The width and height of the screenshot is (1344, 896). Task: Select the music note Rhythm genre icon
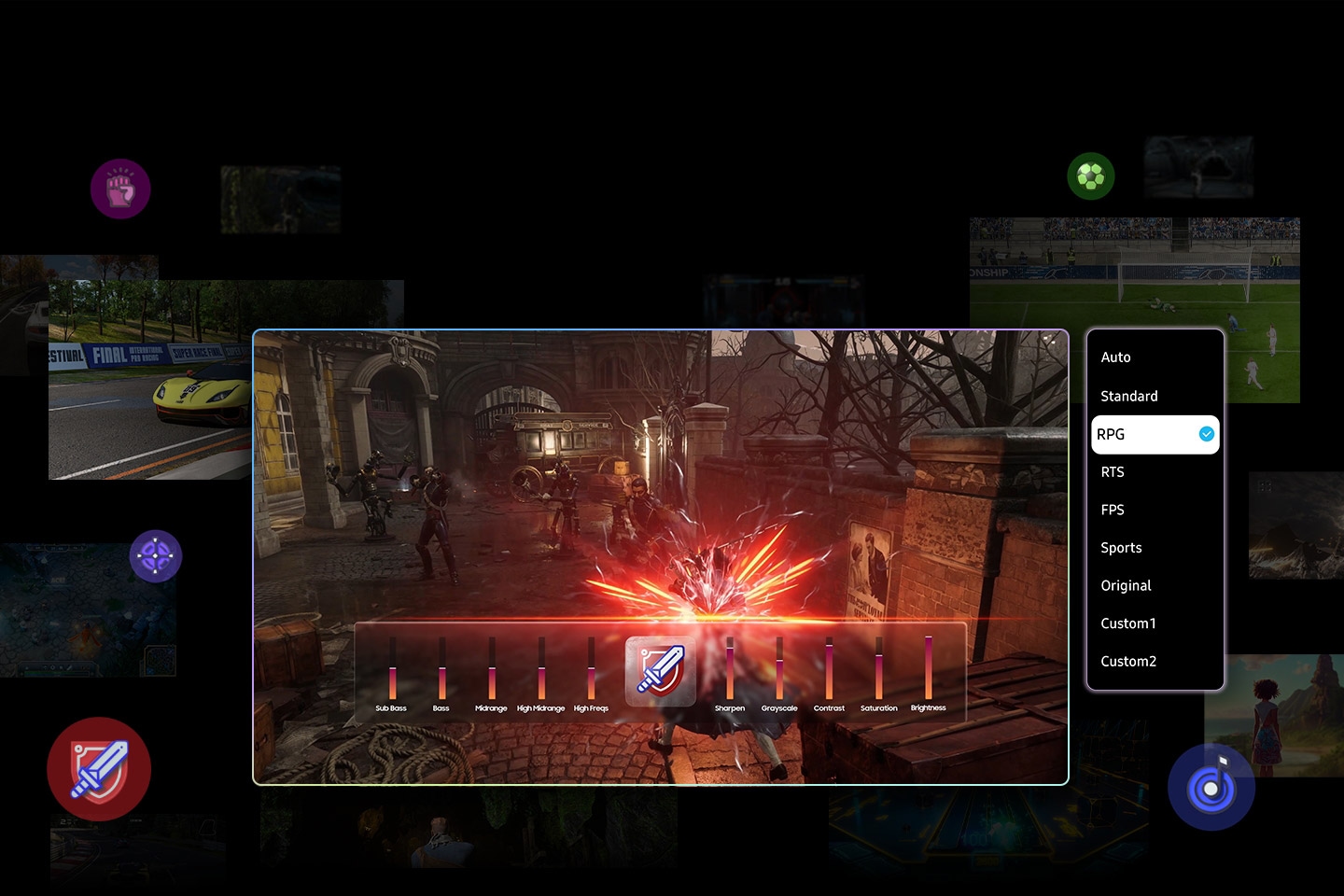click(1211, 787)
